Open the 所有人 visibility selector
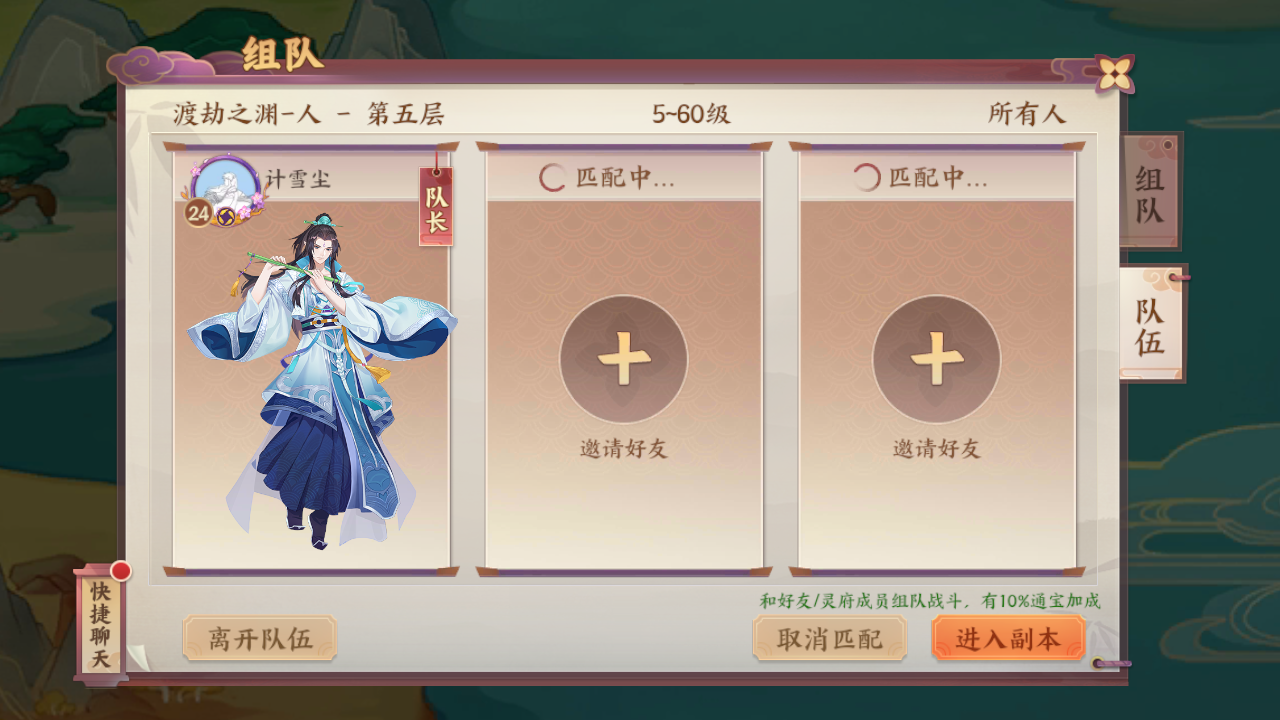1280x720 pixels. (x=1027, y=113)
